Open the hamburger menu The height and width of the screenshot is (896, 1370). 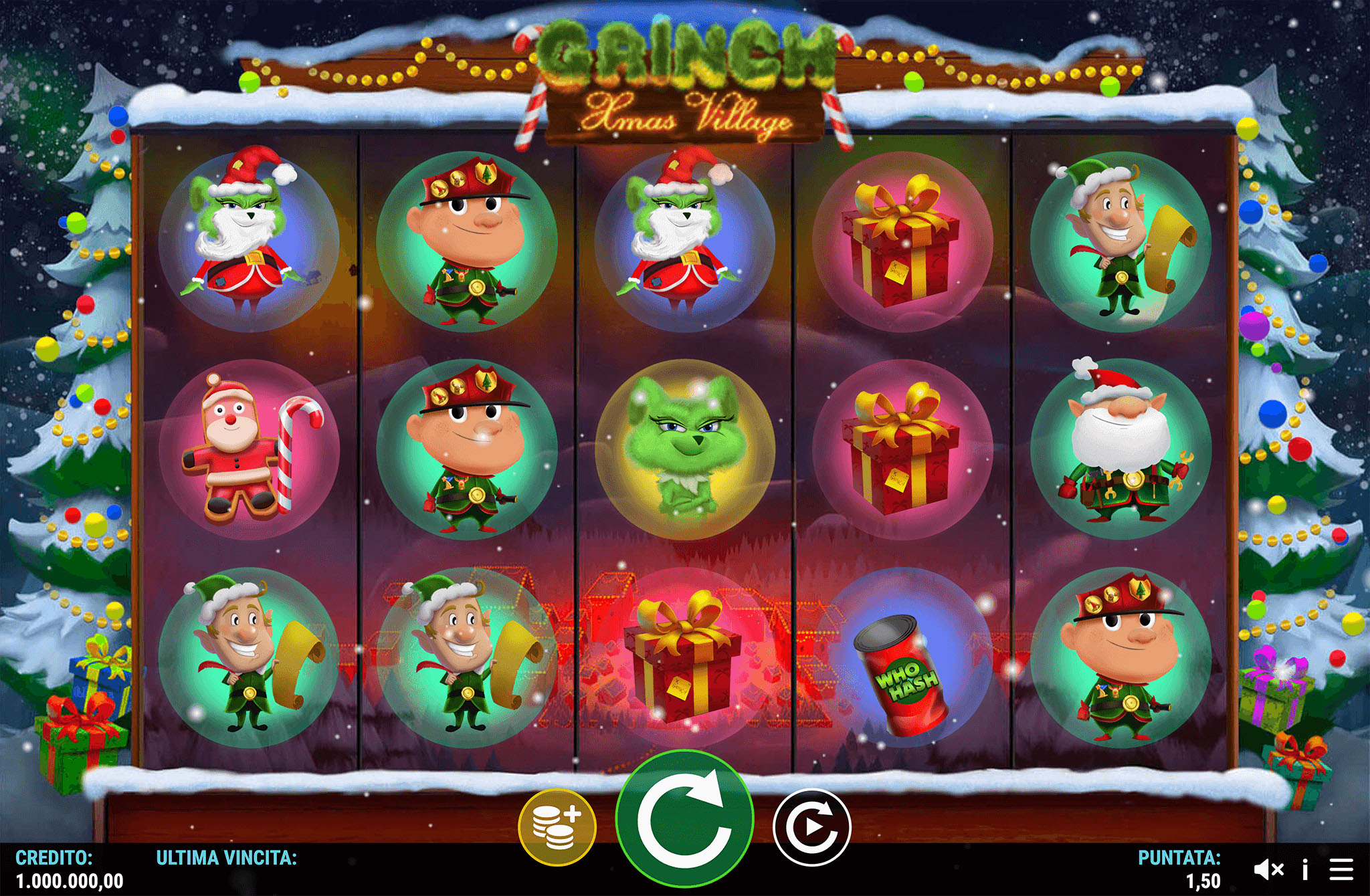pyautogui.click(x=1341, y=869)
